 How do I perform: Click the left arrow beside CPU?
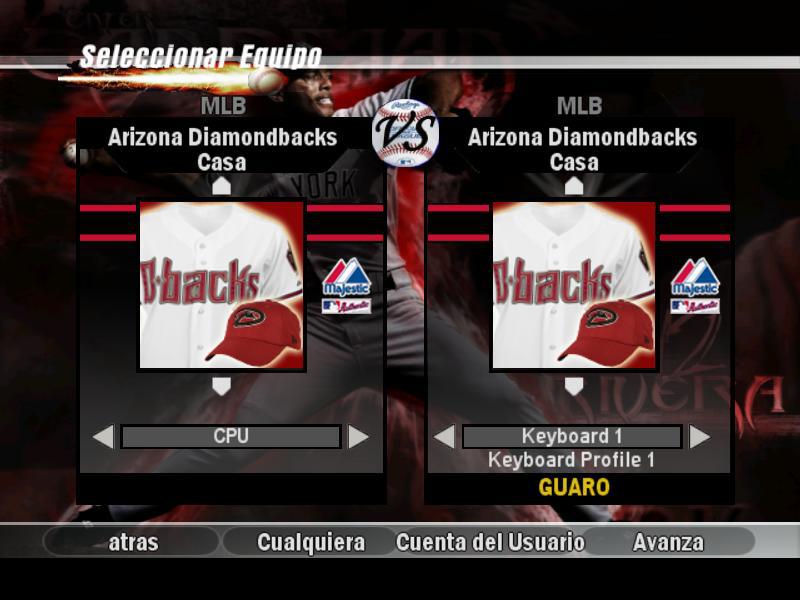click(103, 437)
